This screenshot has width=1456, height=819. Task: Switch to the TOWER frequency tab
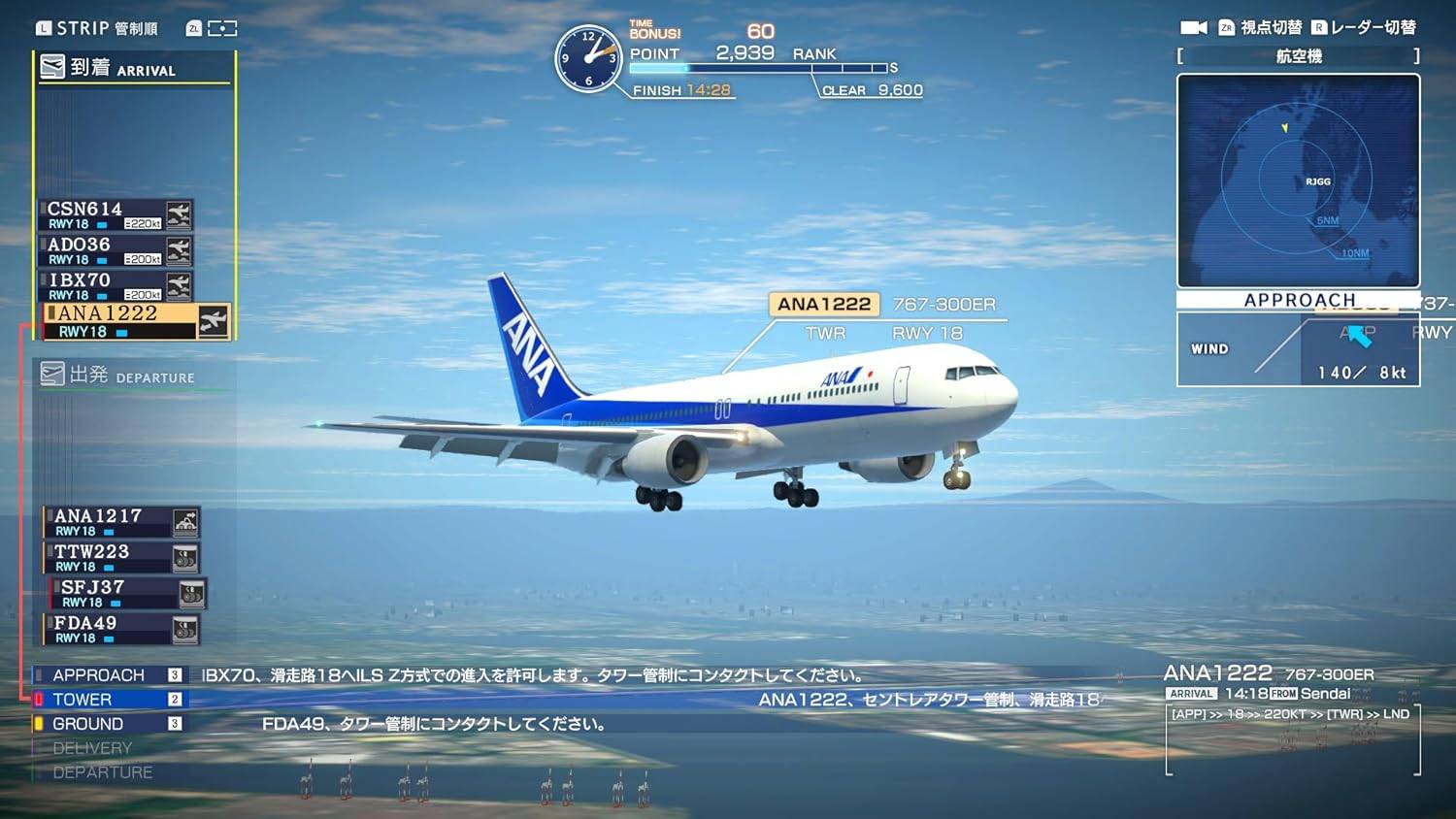click(83, 699)
